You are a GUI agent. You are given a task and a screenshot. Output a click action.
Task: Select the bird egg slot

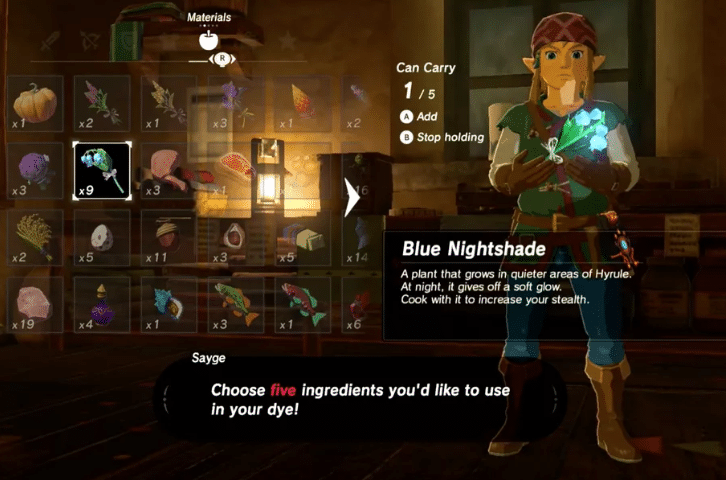(102, 237)
